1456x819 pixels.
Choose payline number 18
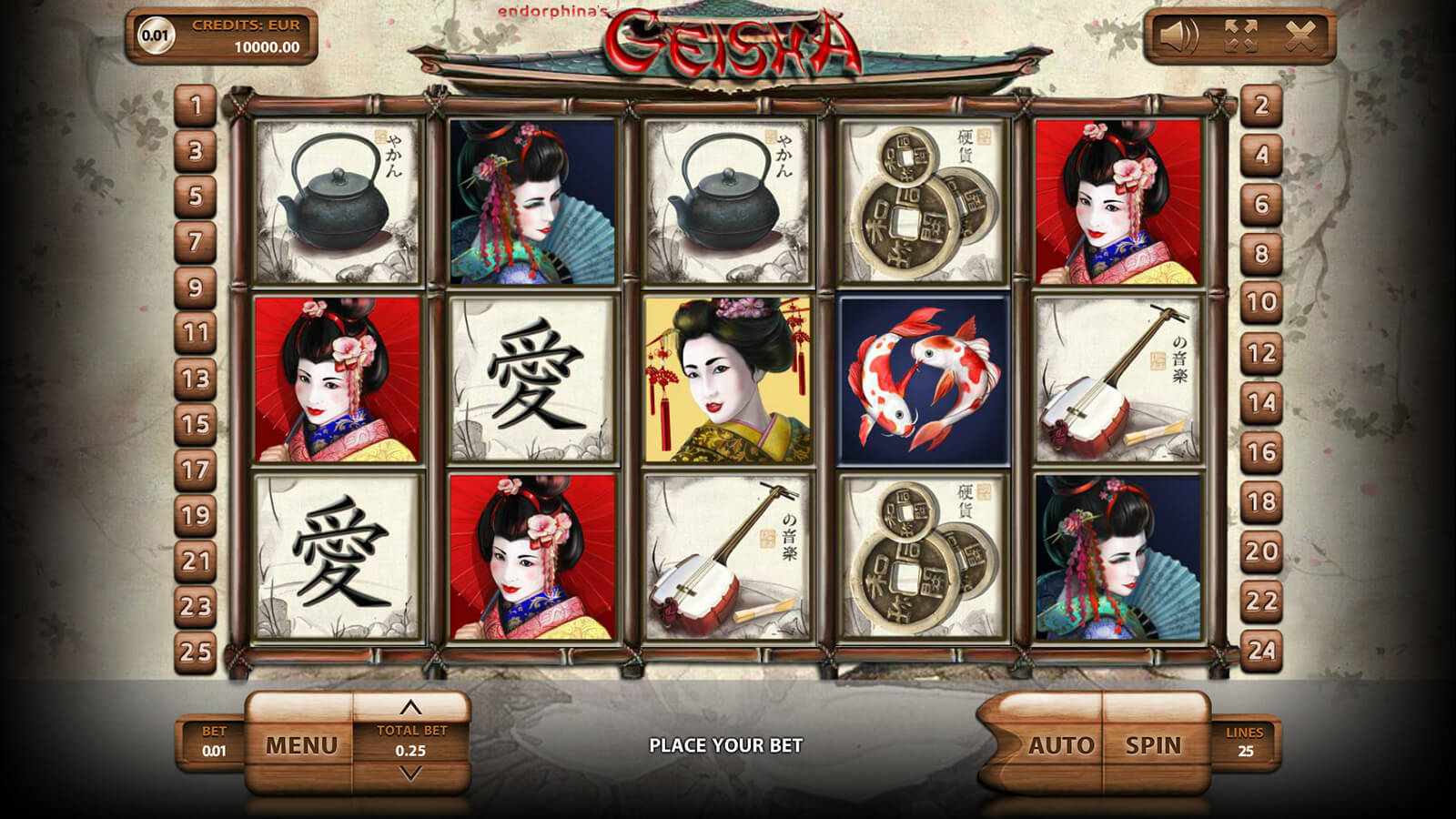pyautogui.click(x=1261, y=501)
